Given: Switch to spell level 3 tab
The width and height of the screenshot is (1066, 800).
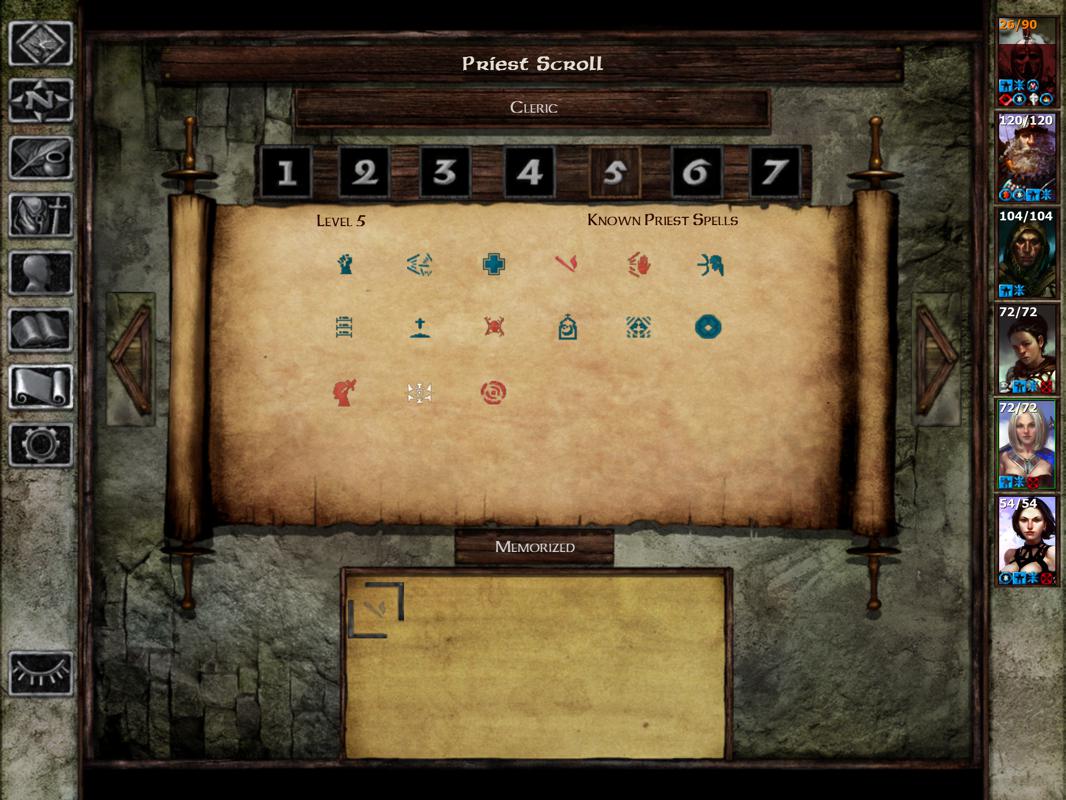Looking at the screenshot, I should [x=446, y=173].
